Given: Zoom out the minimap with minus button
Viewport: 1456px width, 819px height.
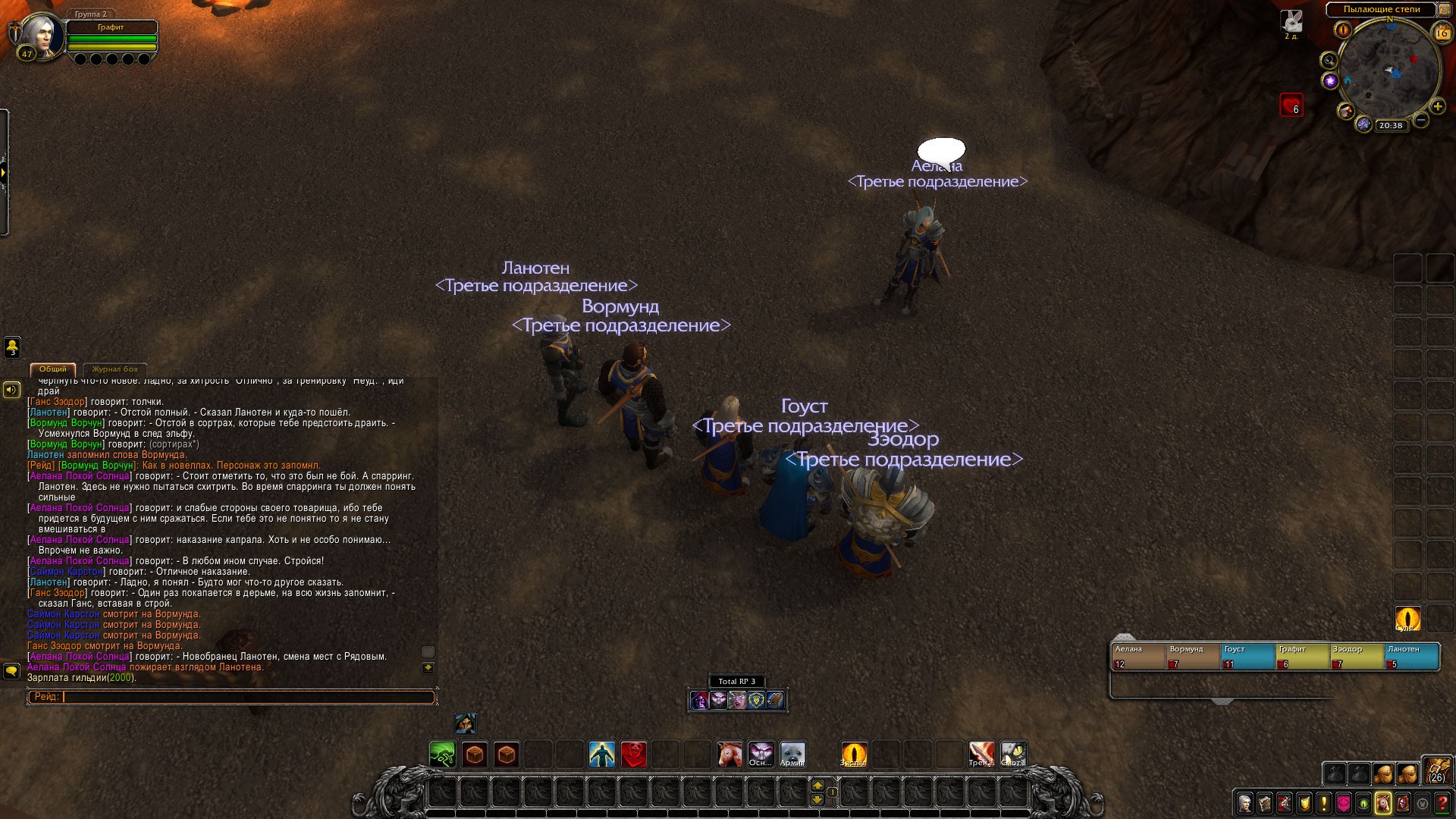Looking at the screenshot, I should click(x=1421, y=120).
